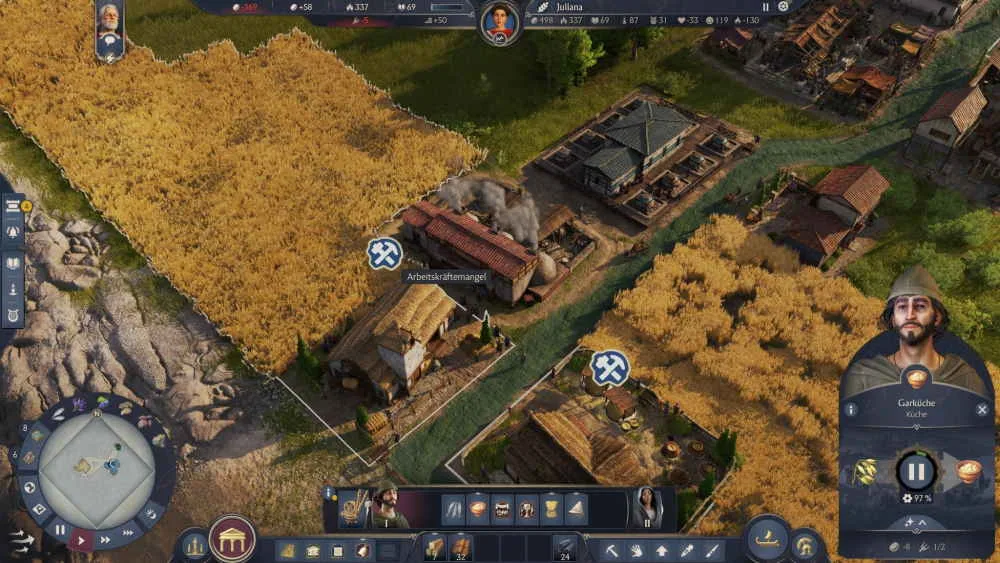Viewport: 1000px width, 563px height.
Task: Click the Juliana governor portrait
Action: [x=499, y=21]
